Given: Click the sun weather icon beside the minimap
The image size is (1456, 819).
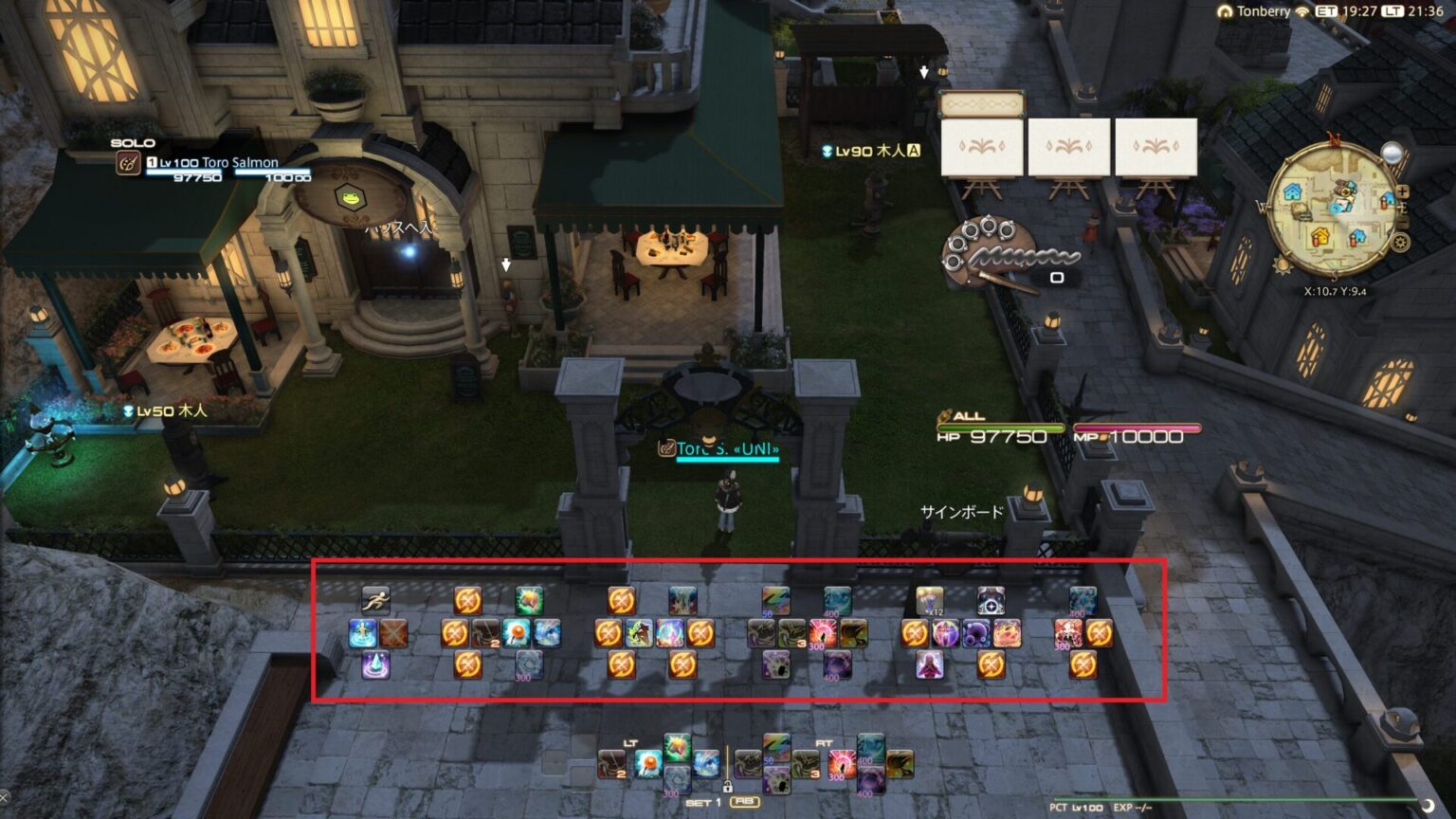Looking at the screenshot, I should [1283, 265].
